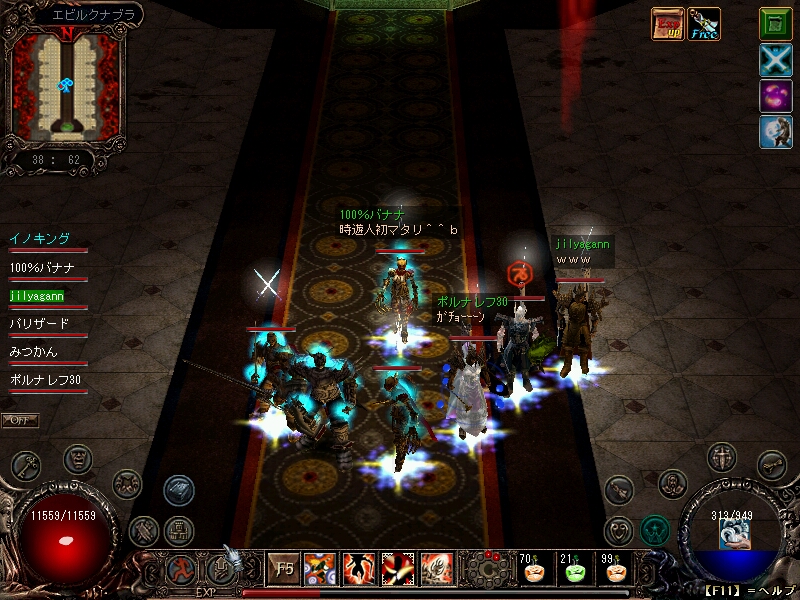The image size is (800, 600).
Task: Select the green scroll buff icon
Action: [x=775, y=23]
